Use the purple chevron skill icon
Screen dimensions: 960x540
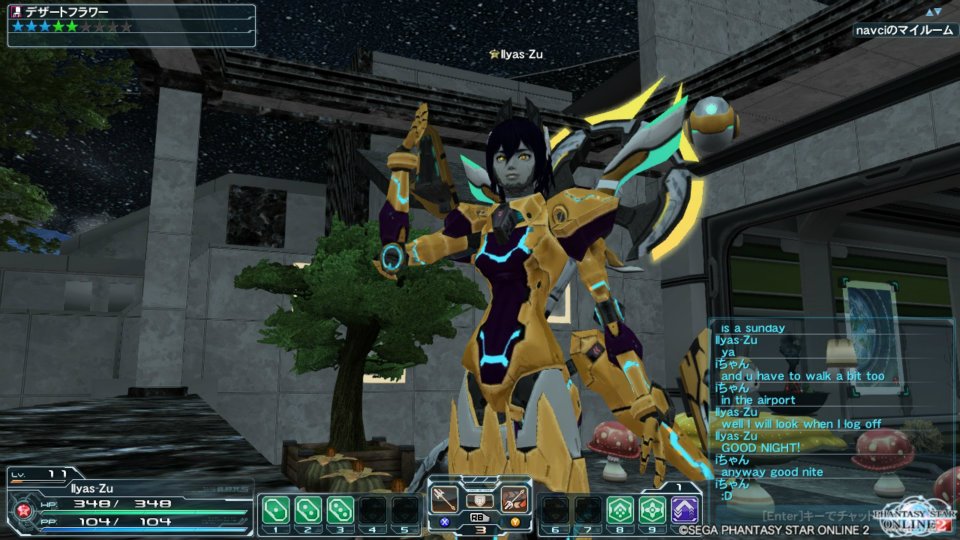point(685,510)
